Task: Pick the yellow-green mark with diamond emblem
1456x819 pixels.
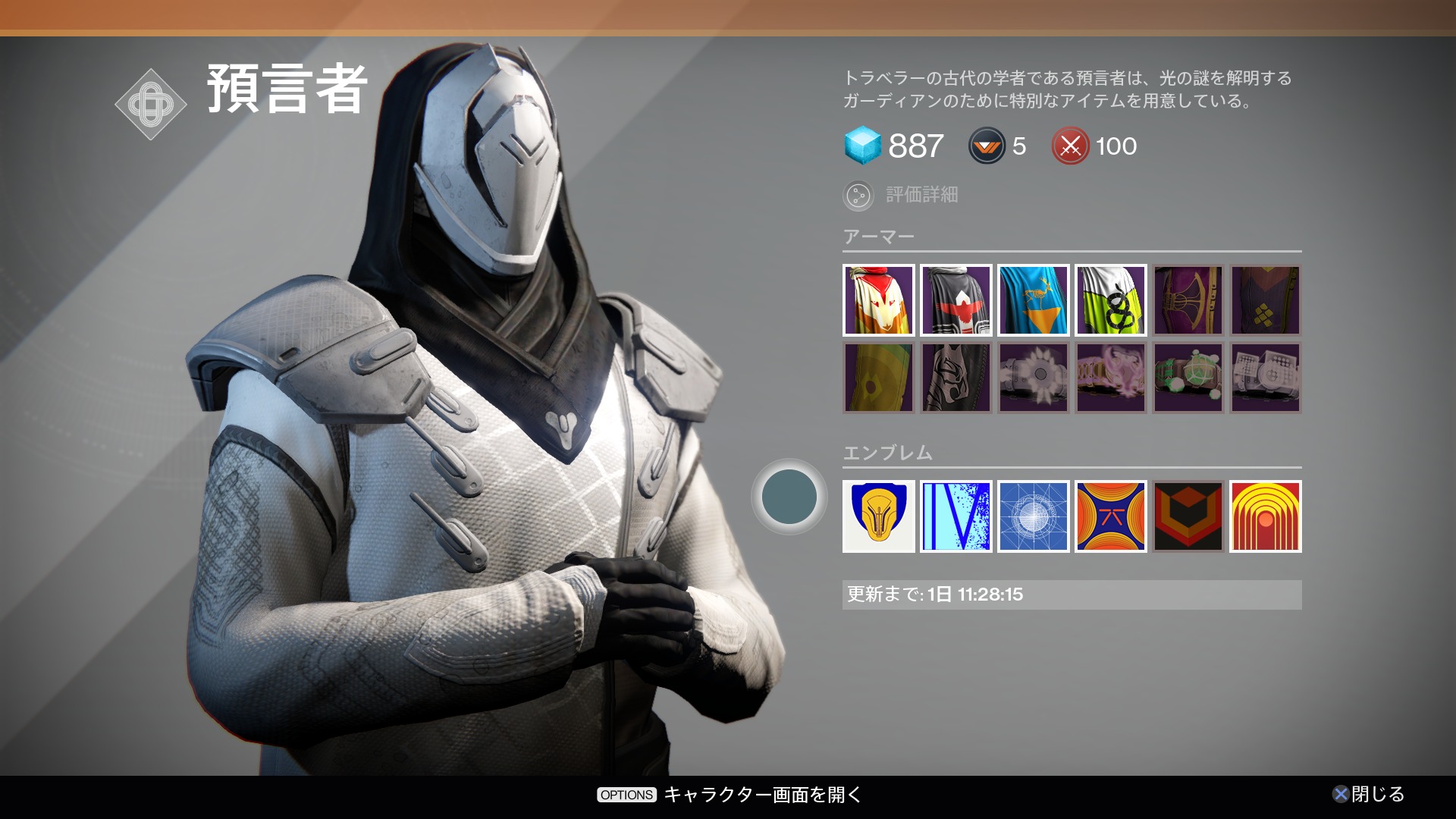Action: click(x=878, y=378)
